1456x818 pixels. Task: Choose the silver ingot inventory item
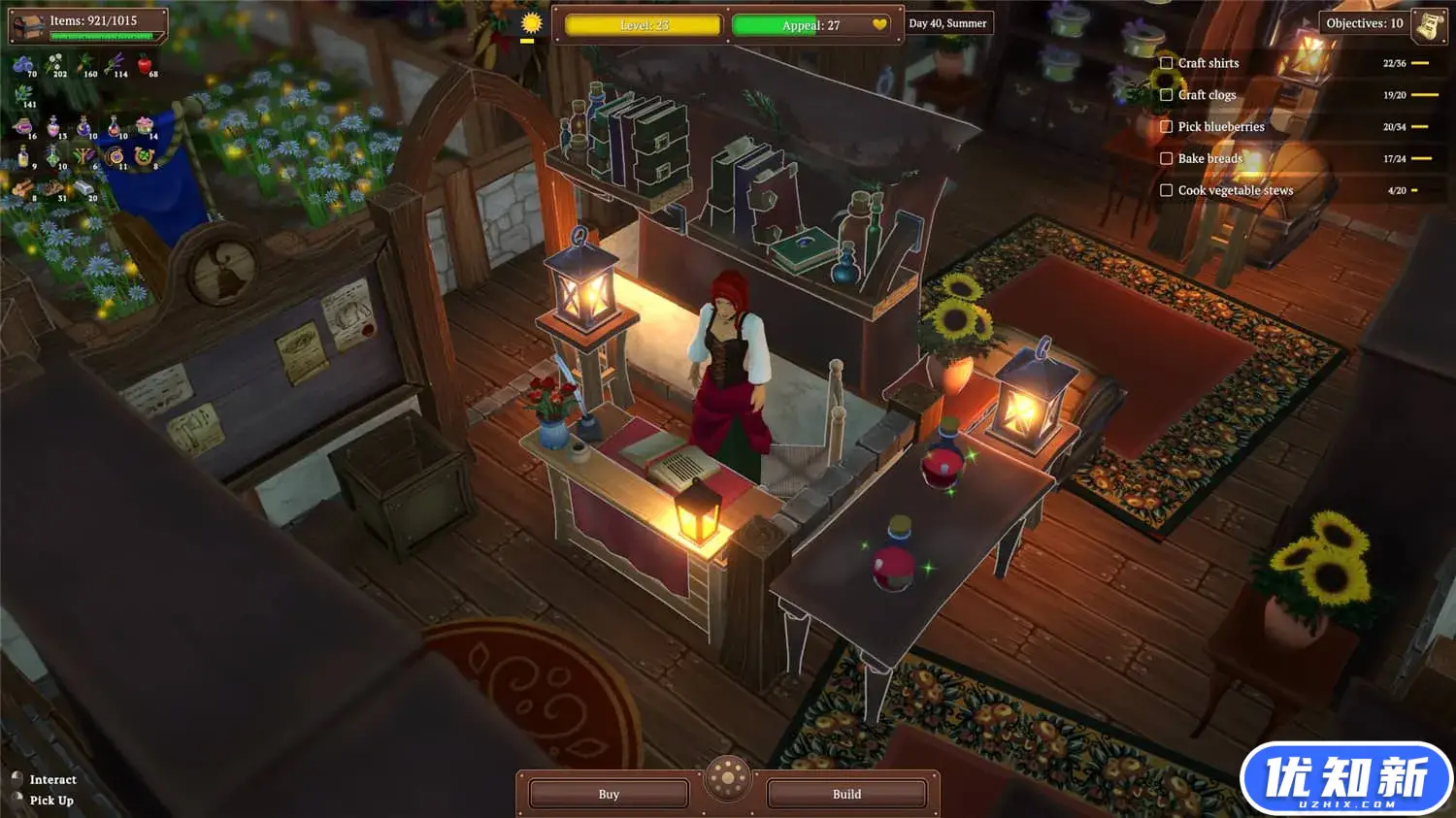pos(84,188)
